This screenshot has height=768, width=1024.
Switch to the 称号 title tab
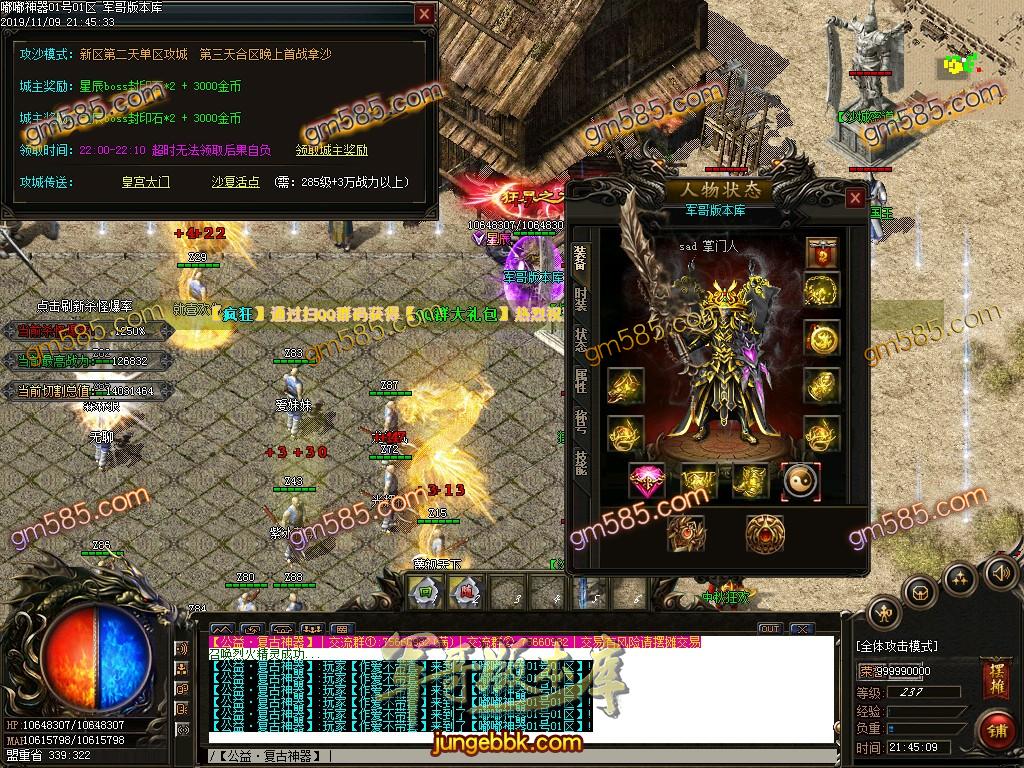[x=581, y=420]
